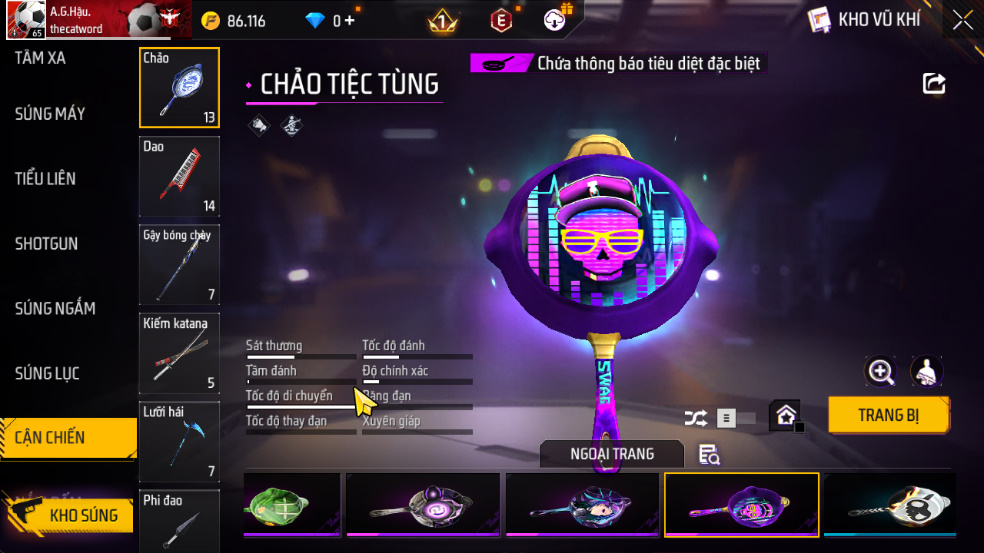The width and height of the screenshot is (984, 553).
Task: Zoom in with the magnifier icon
Action: pyautogui.click(x=880, y=372)
